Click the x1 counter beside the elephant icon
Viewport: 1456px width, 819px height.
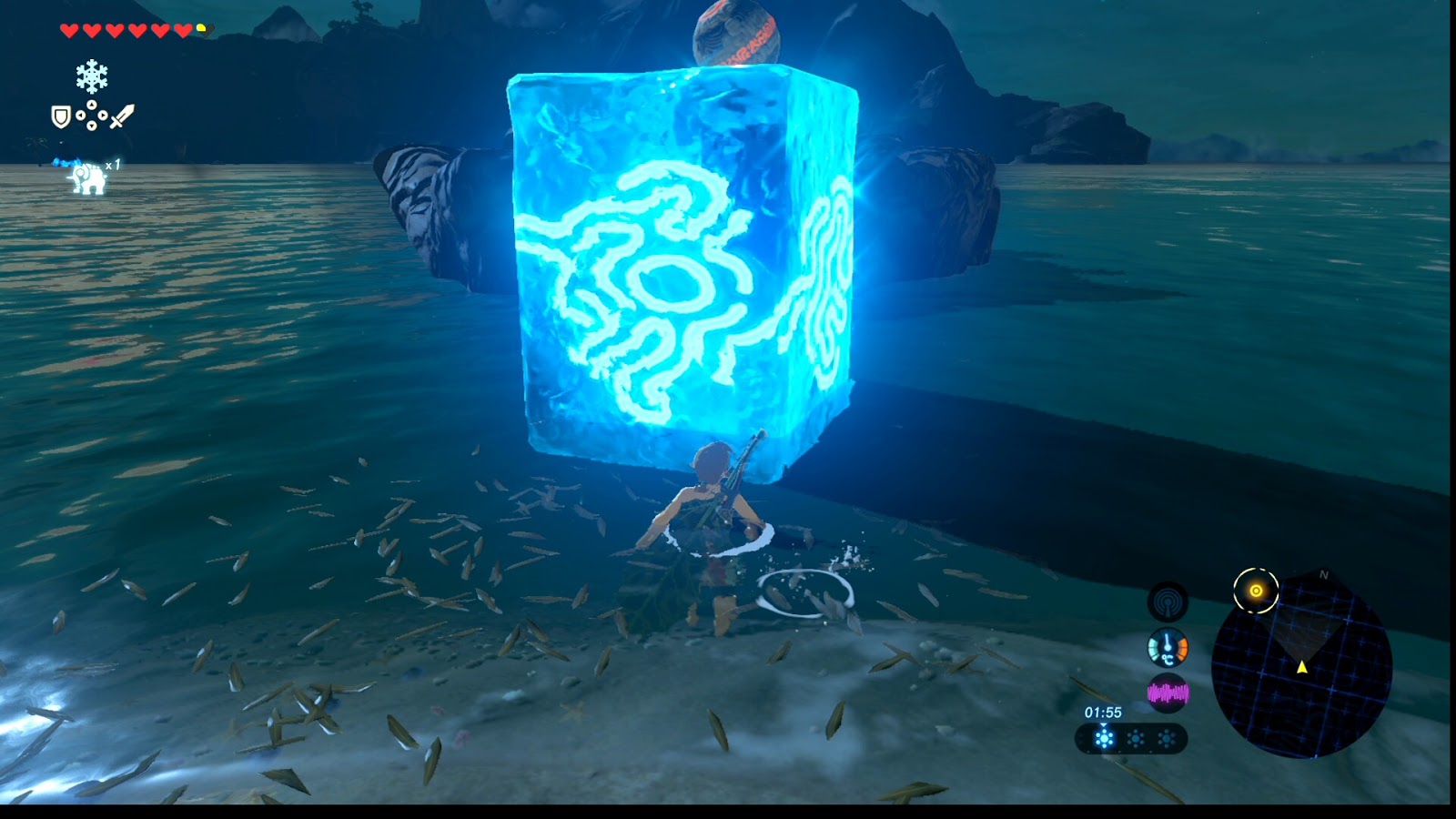(113, 163)
